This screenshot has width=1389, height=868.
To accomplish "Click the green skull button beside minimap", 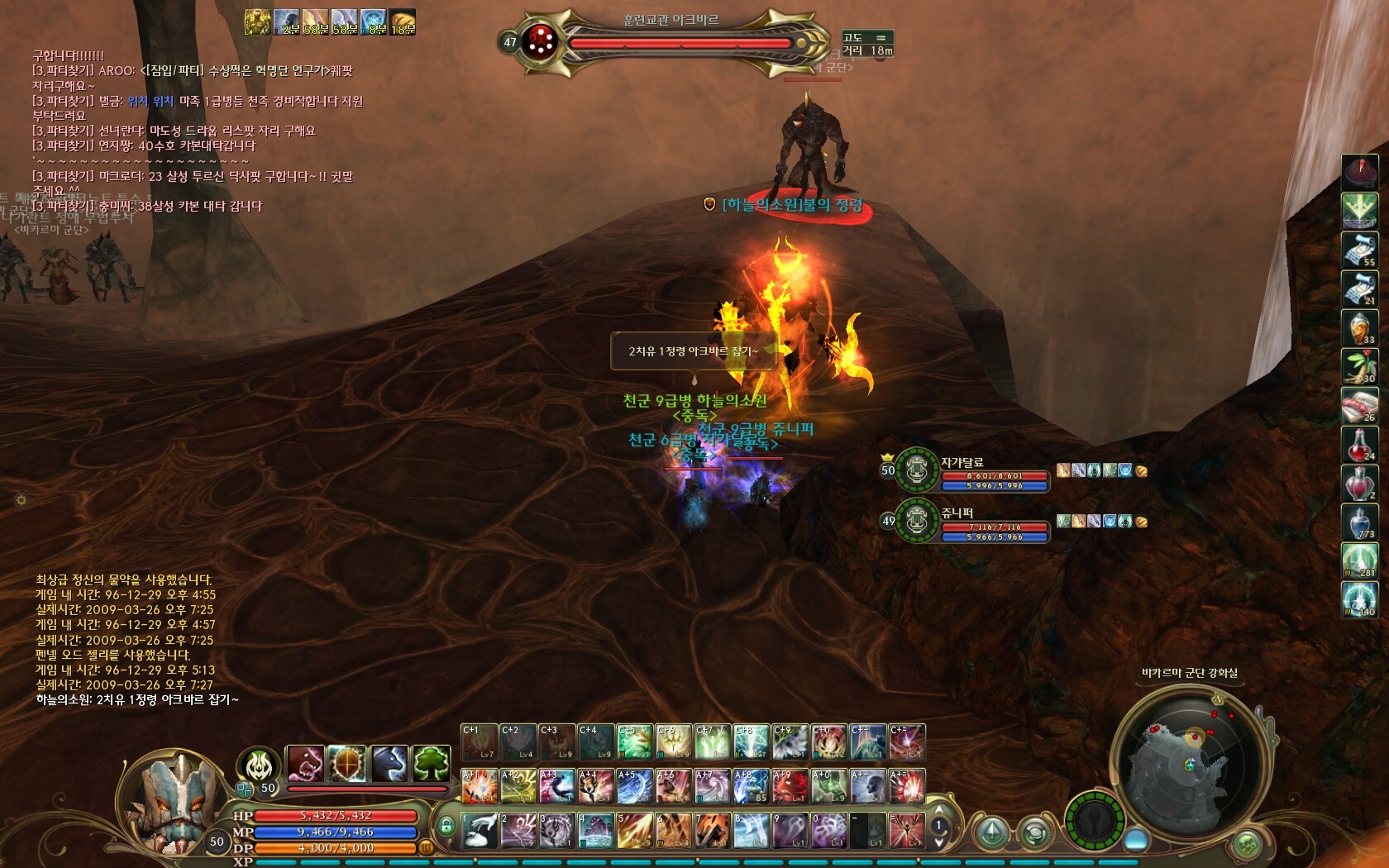I will (x=1248, y=845).
